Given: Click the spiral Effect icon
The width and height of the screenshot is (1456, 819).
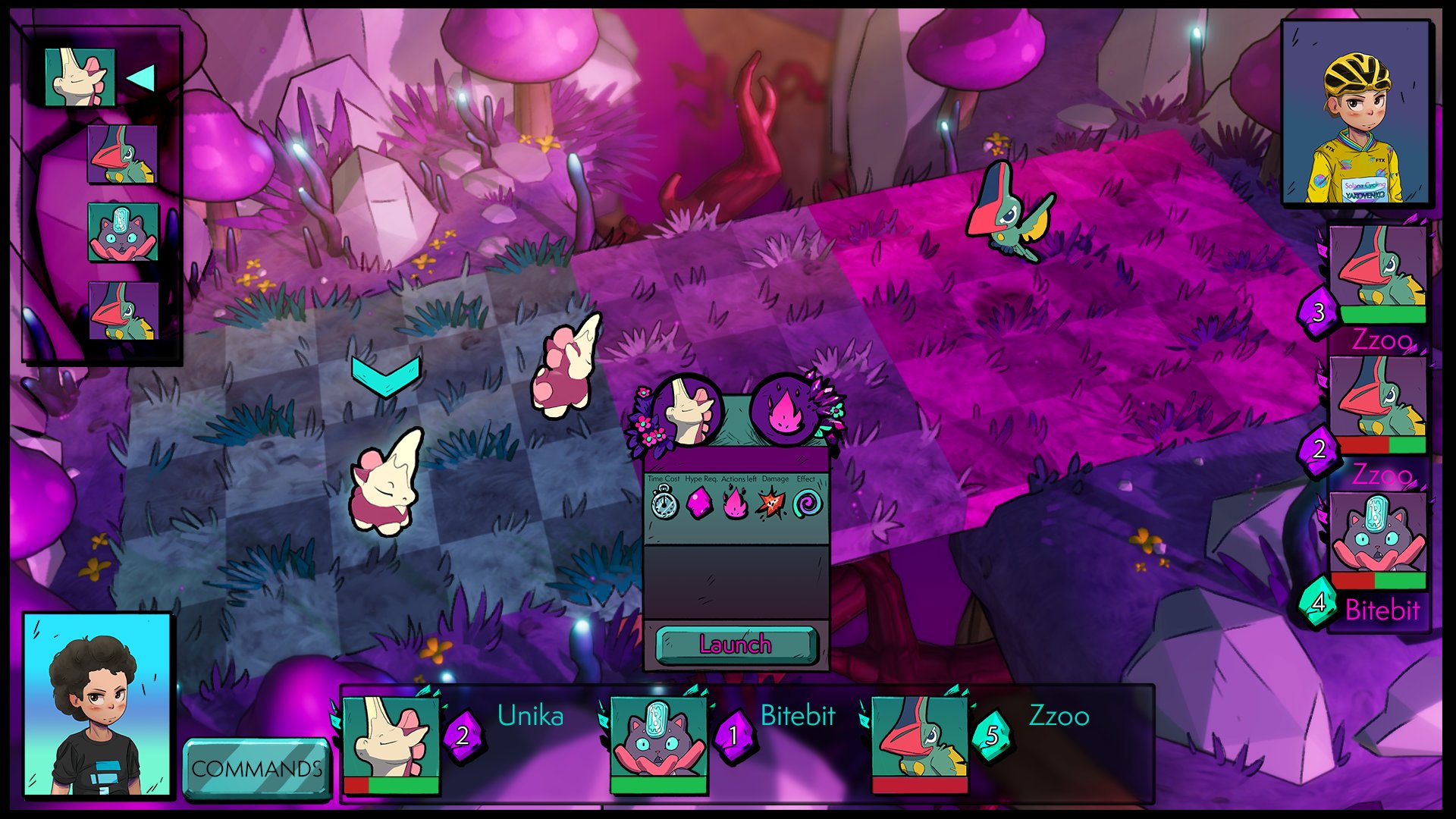Looking at the screenshot, I should click(x=807, y=504).
